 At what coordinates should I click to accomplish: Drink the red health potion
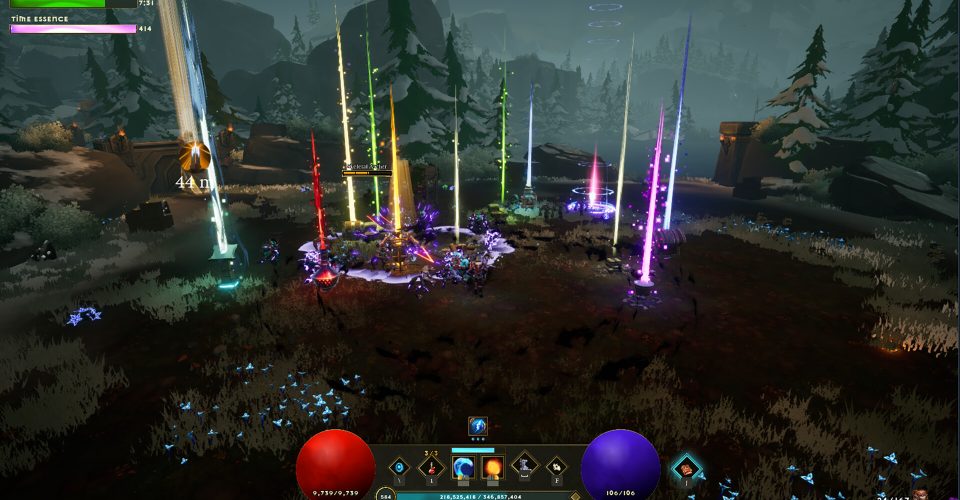(x=431, y=465)
